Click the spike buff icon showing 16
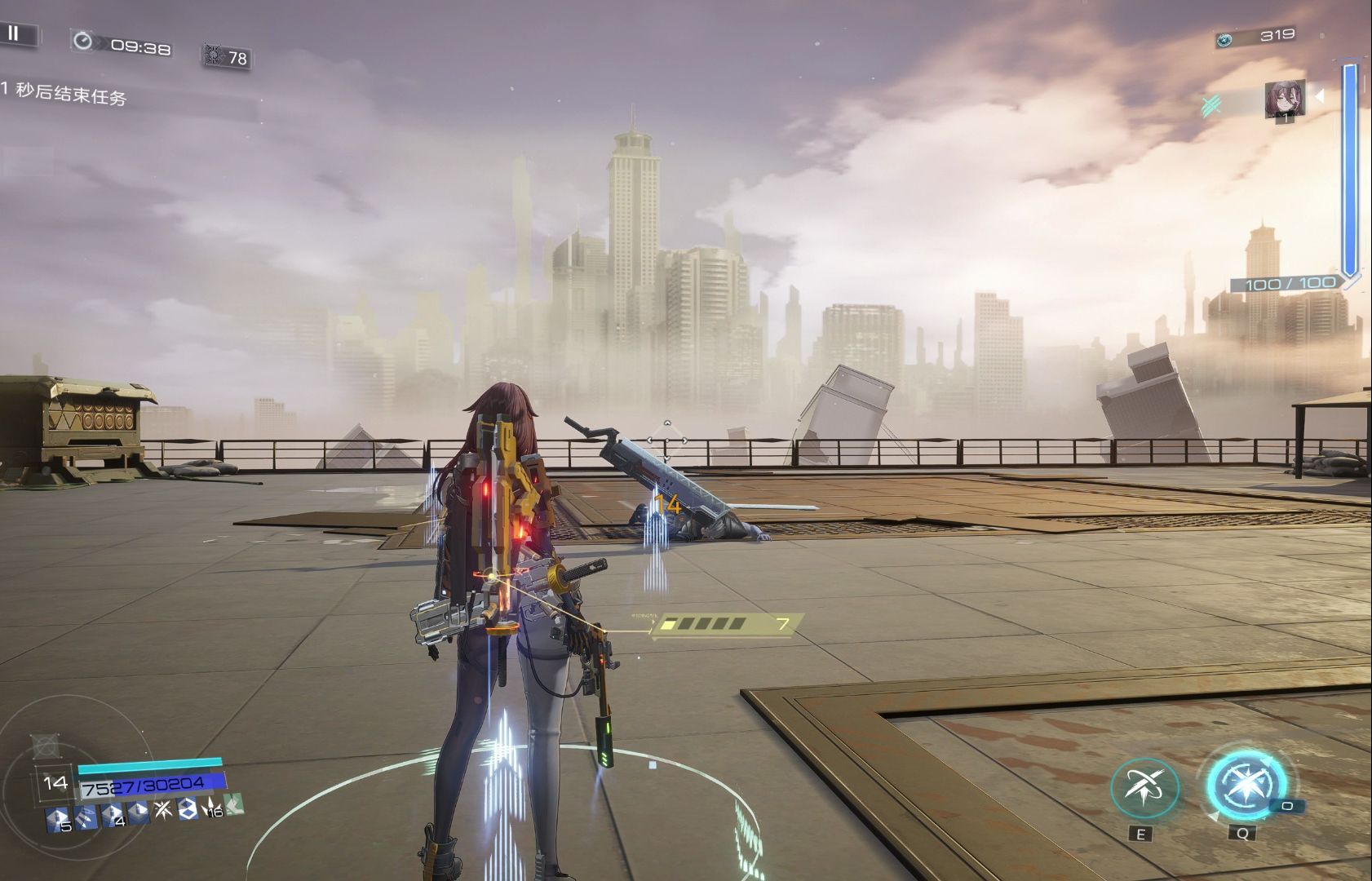 [x=212, y=808]
